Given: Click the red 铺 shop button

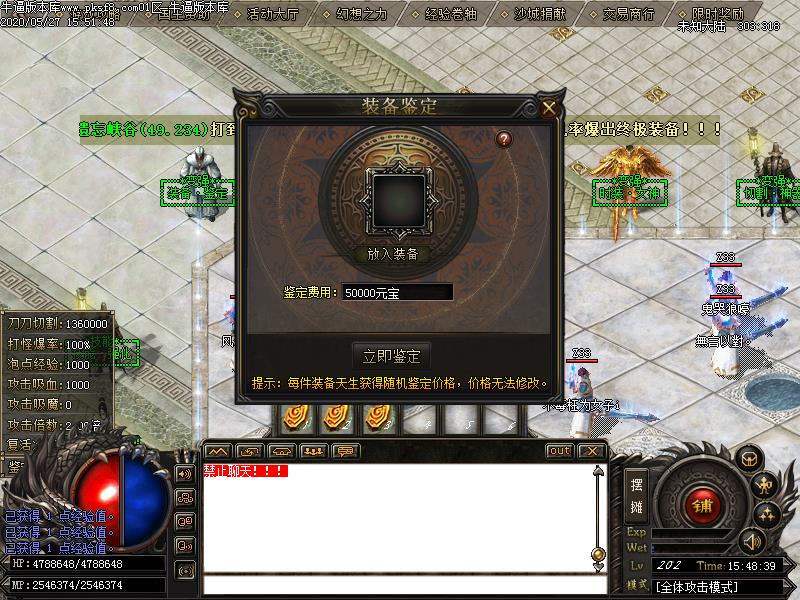Looking at the screenshot, I should 703,505.
